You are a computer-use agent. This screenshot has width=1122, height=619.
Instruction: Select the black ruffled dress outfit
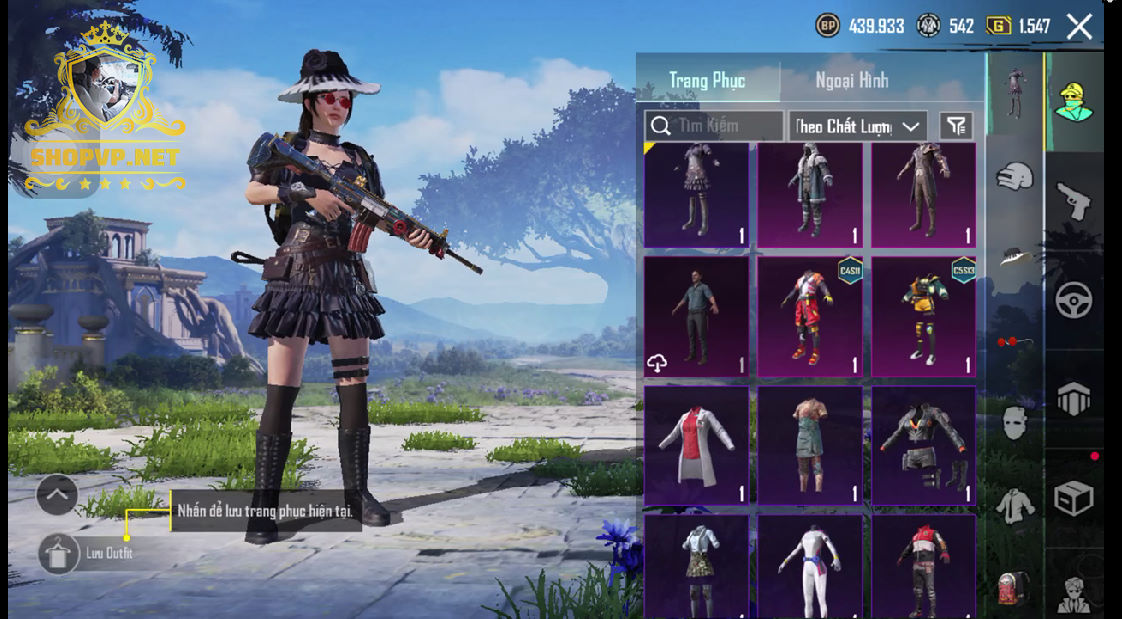696,194
